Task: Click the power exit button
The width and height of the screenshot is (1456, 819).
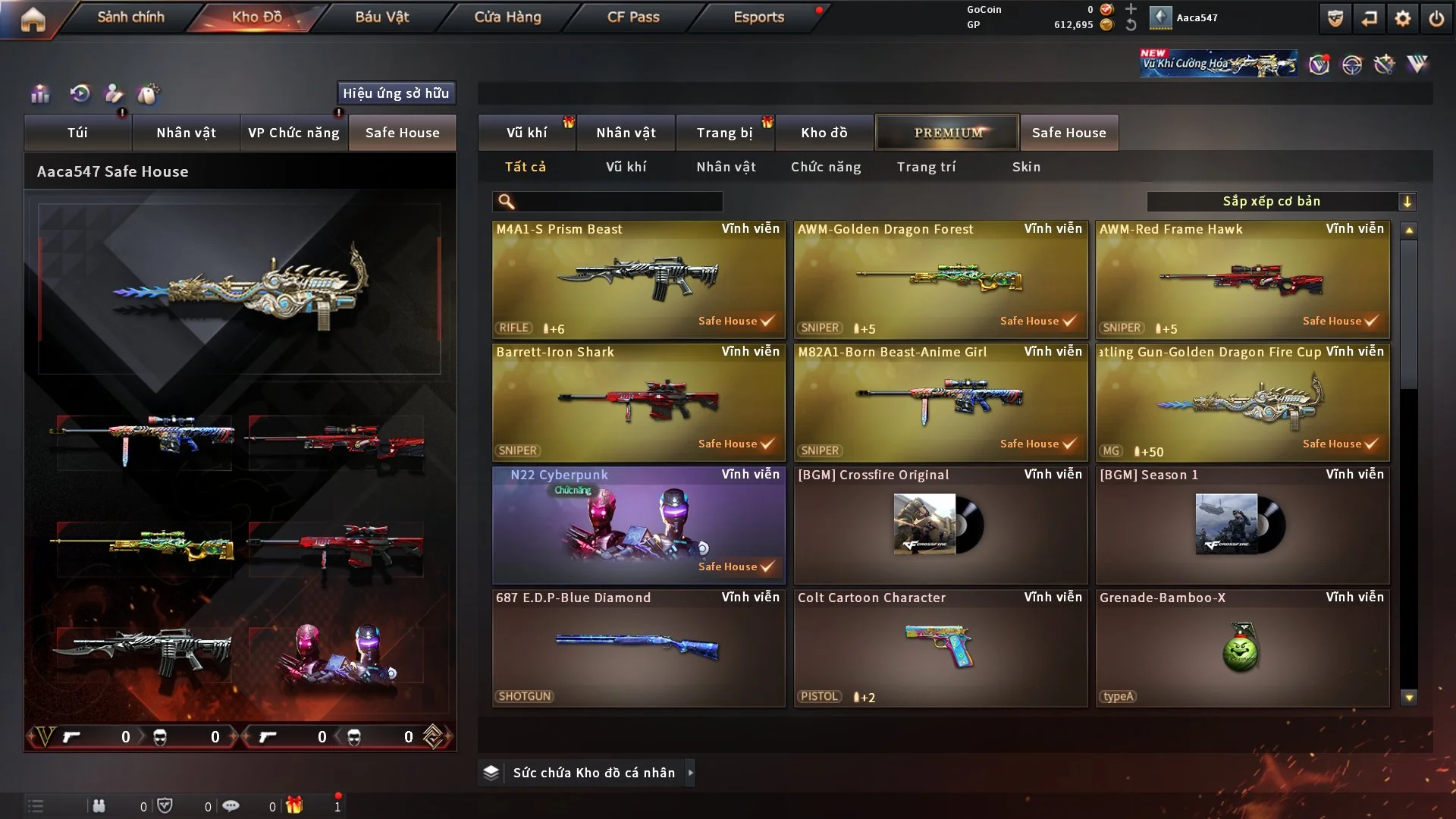Action: (1436, 18)
